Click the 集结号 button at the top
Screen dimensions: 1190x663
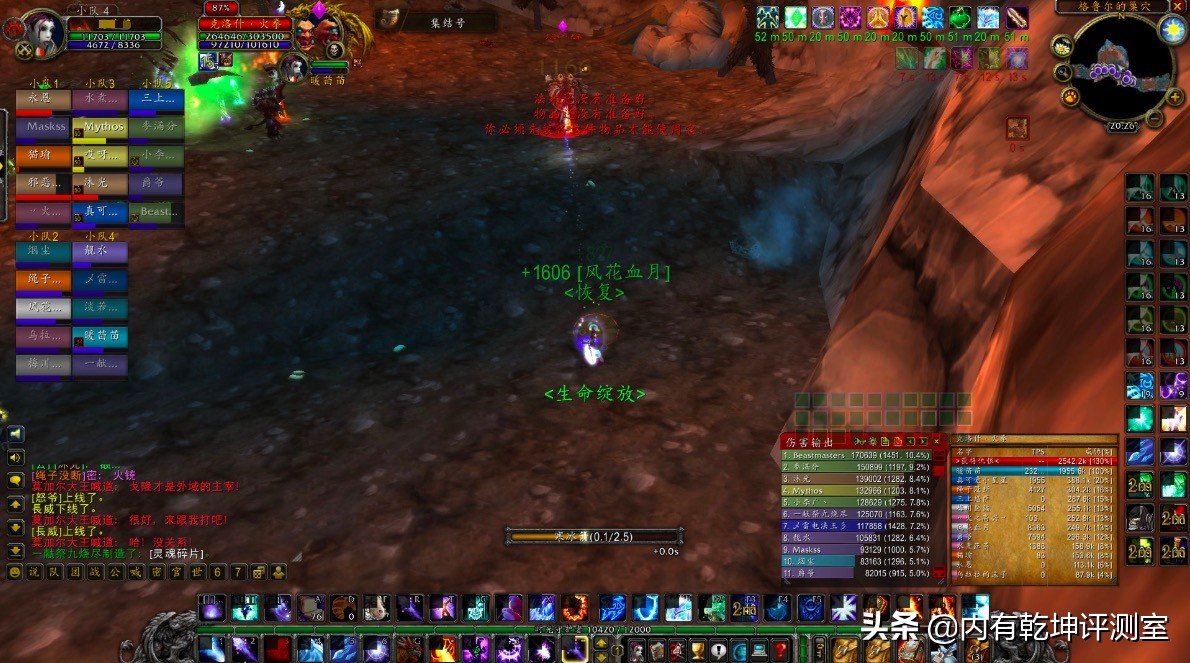(x=447, y=21)
